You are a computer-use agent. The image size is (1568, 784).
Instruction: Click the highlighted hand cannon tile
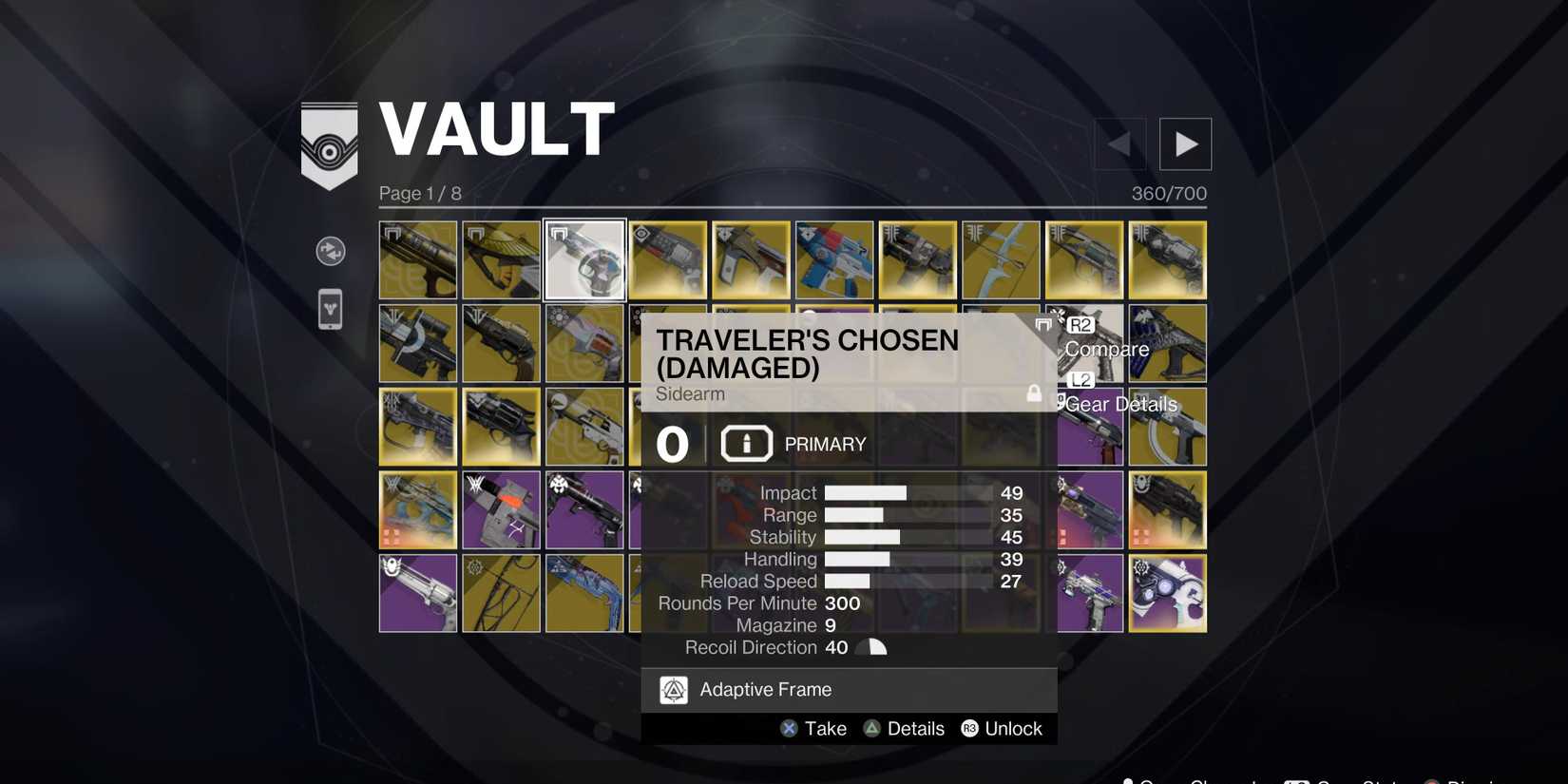coord(583,258)
